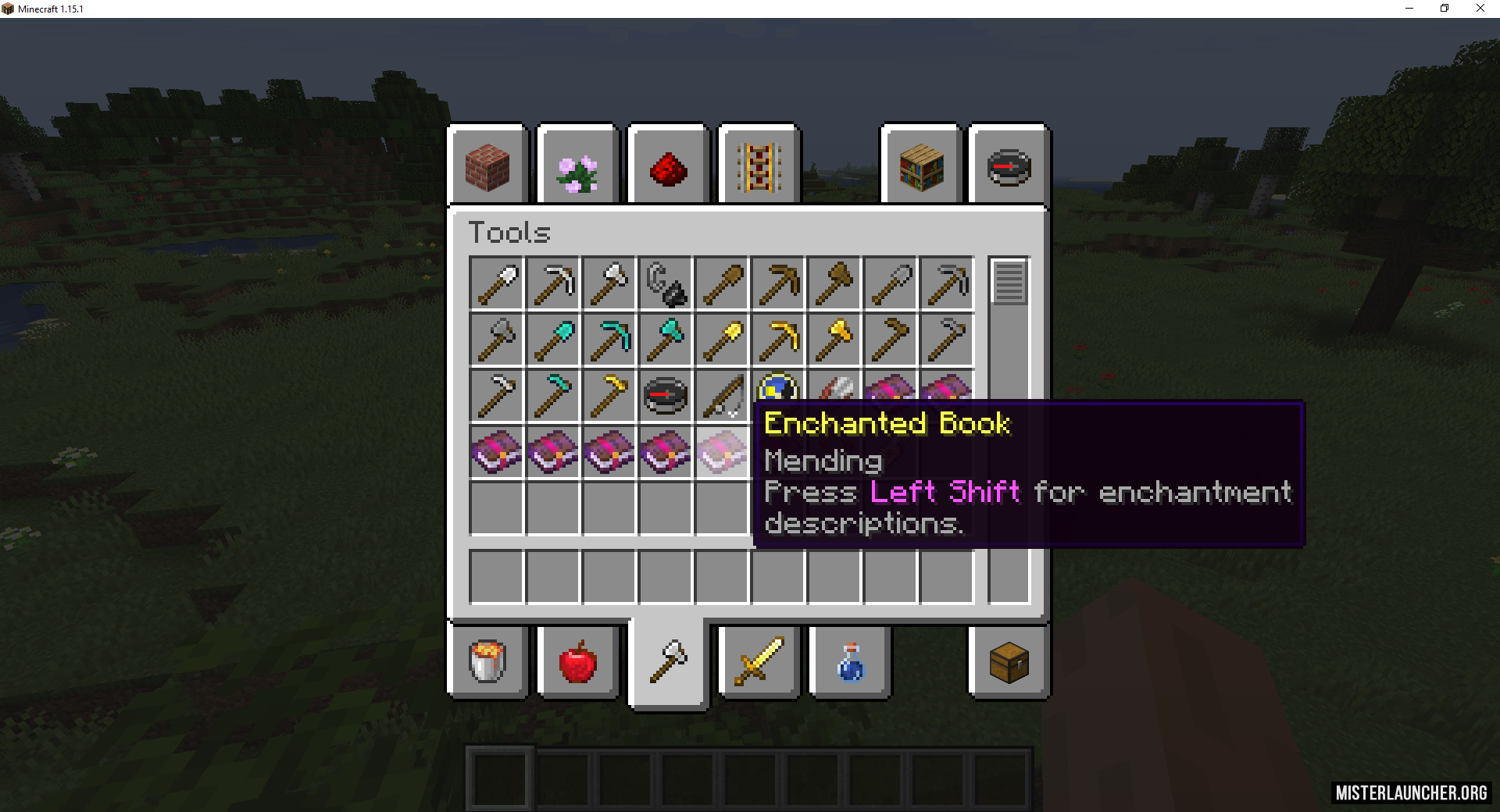Viewport: 1500px width, 812px height.
Task: Pick up the flint and steel
Action: pyautogui.click(x=666, y=283)
